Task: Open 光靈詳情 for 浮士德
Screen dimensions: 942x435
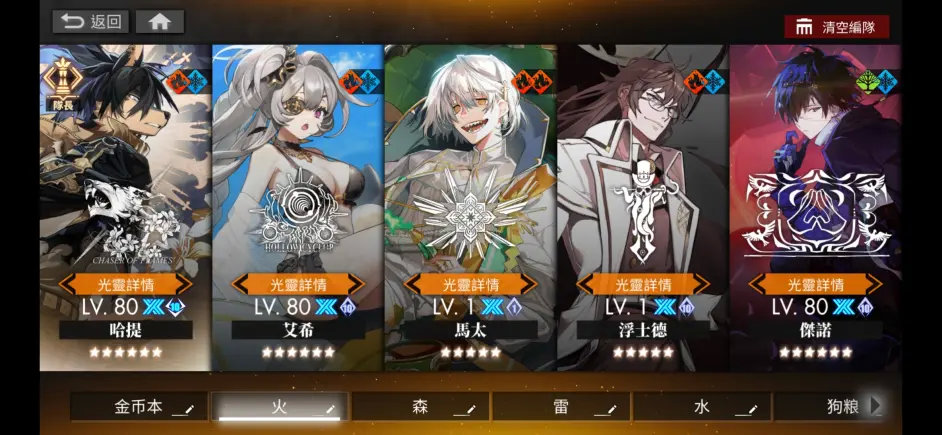Action: [x=642, y=284]
